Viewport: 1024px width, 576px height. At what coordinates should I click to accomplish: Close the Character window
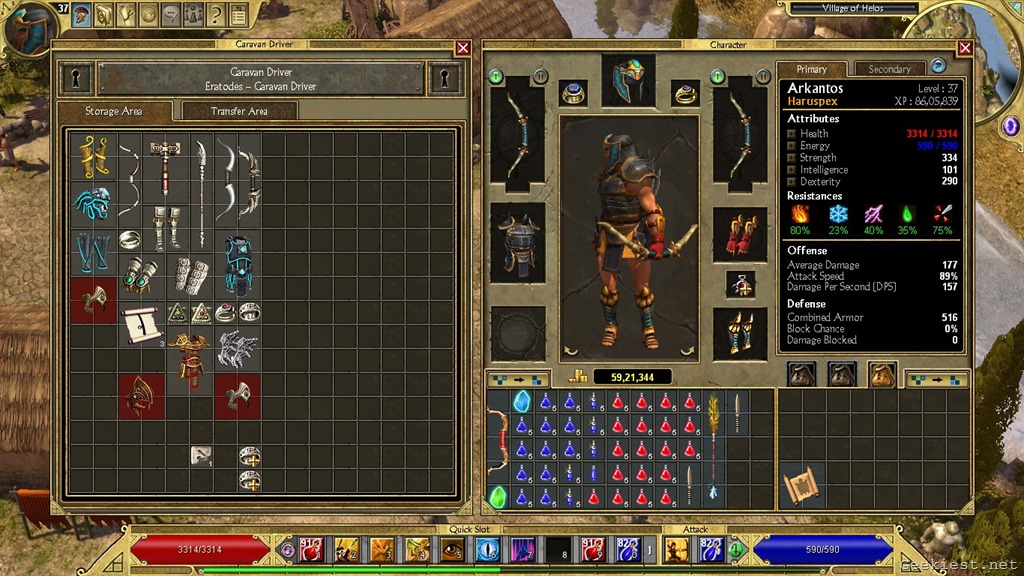[965, 47]
